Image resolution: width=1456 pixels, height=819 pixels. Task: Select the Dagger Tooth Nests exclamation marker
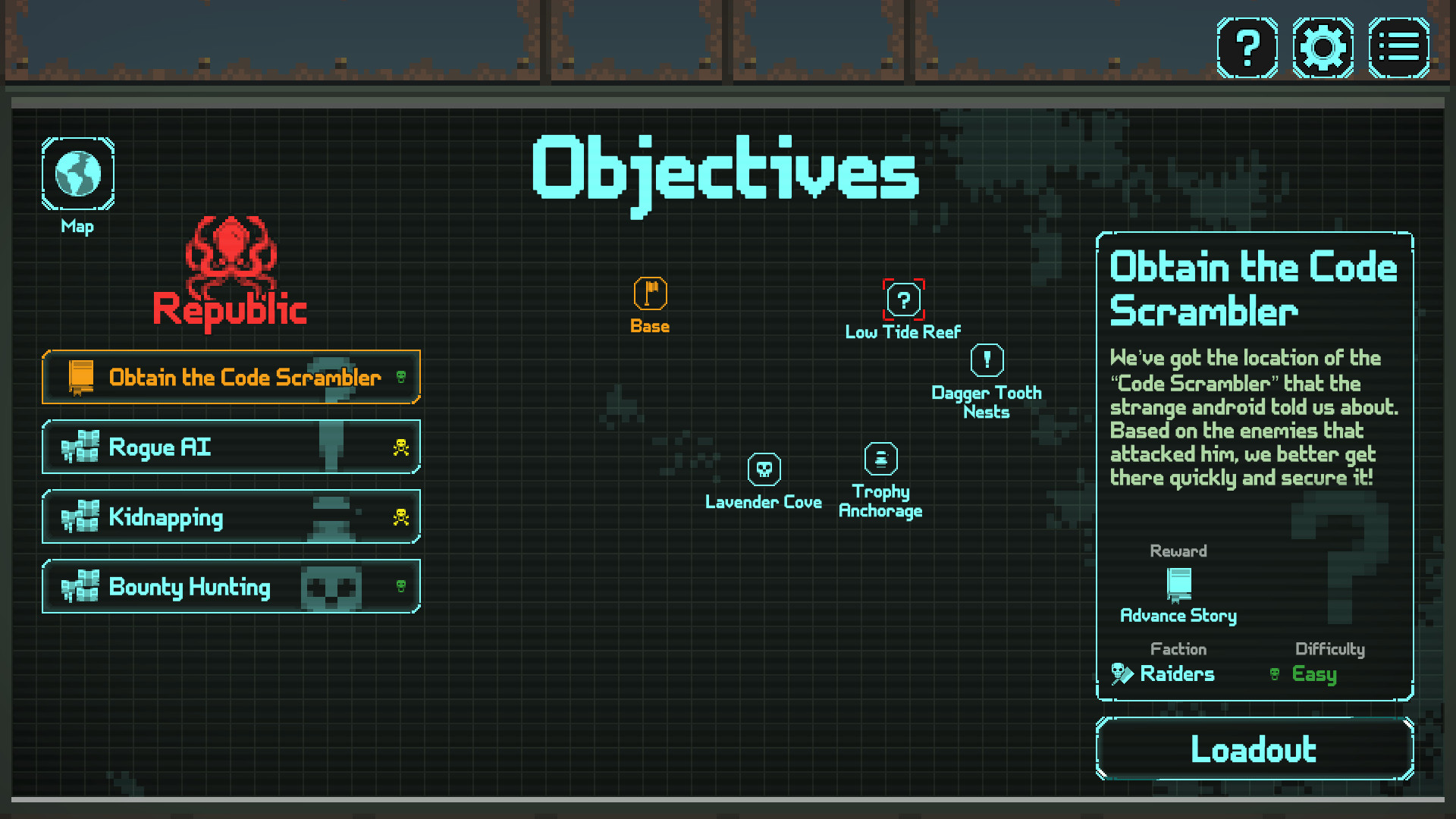[x=987, y=359]
